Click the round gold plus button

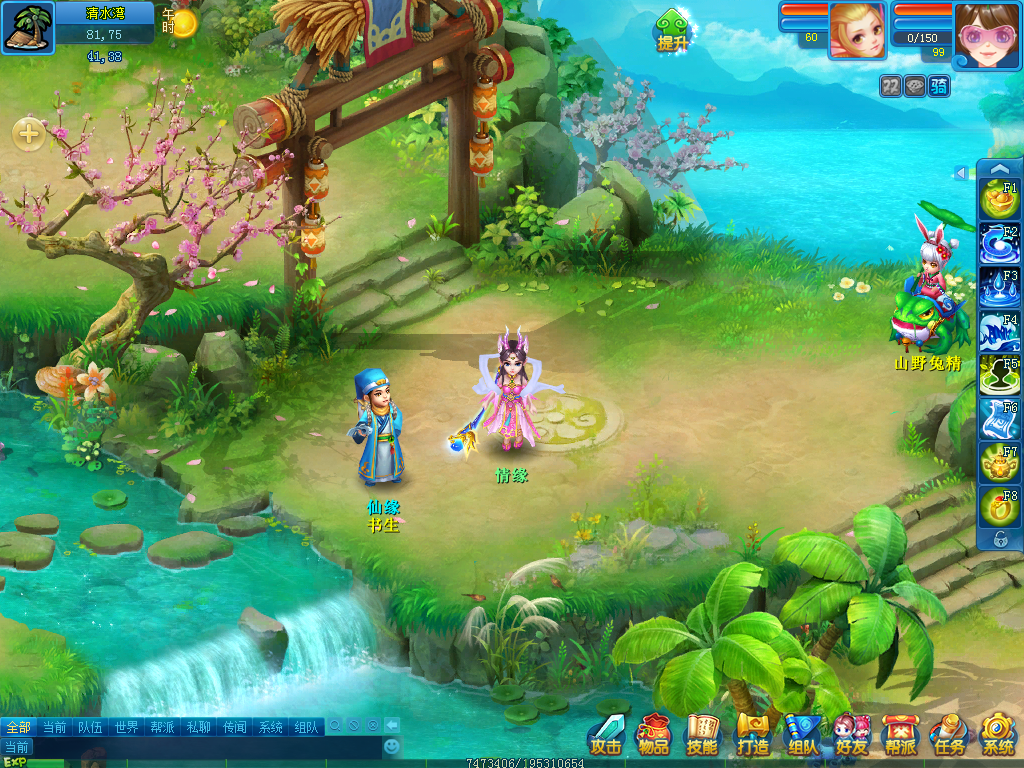(x=28, y=133)
